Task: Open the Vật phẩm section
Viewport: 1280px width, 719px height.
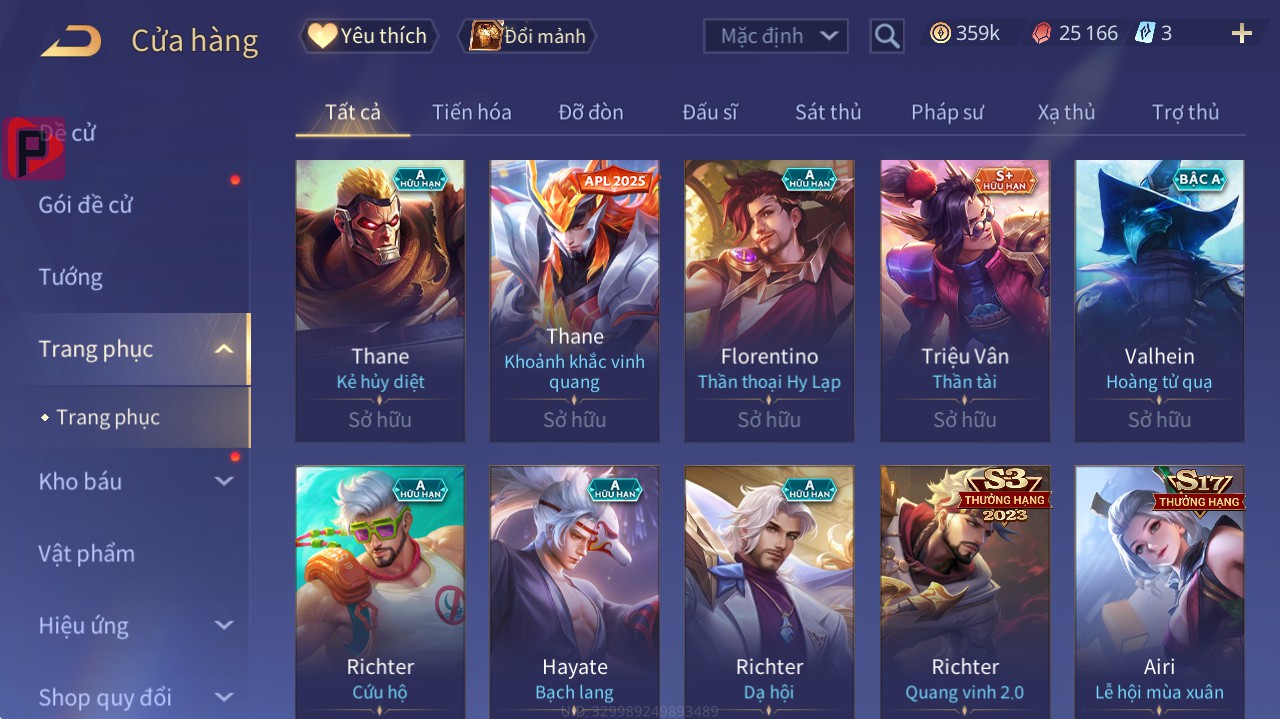Action: click(86, 553)
